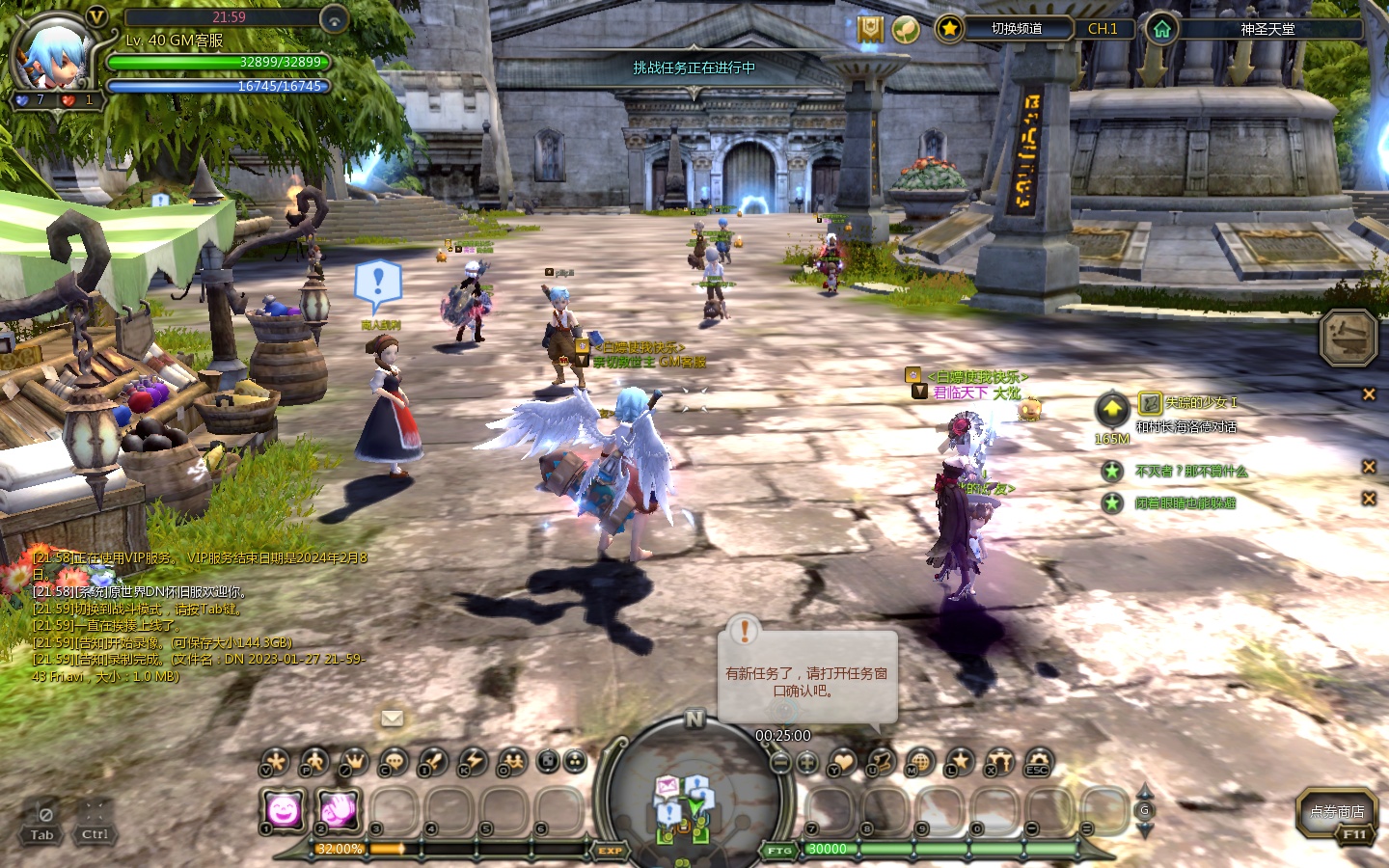Screen dimensions: 1389x868
Task: Click the minimap zoom-out minus button
Action: pyautogui.click(x=781, y=763)
